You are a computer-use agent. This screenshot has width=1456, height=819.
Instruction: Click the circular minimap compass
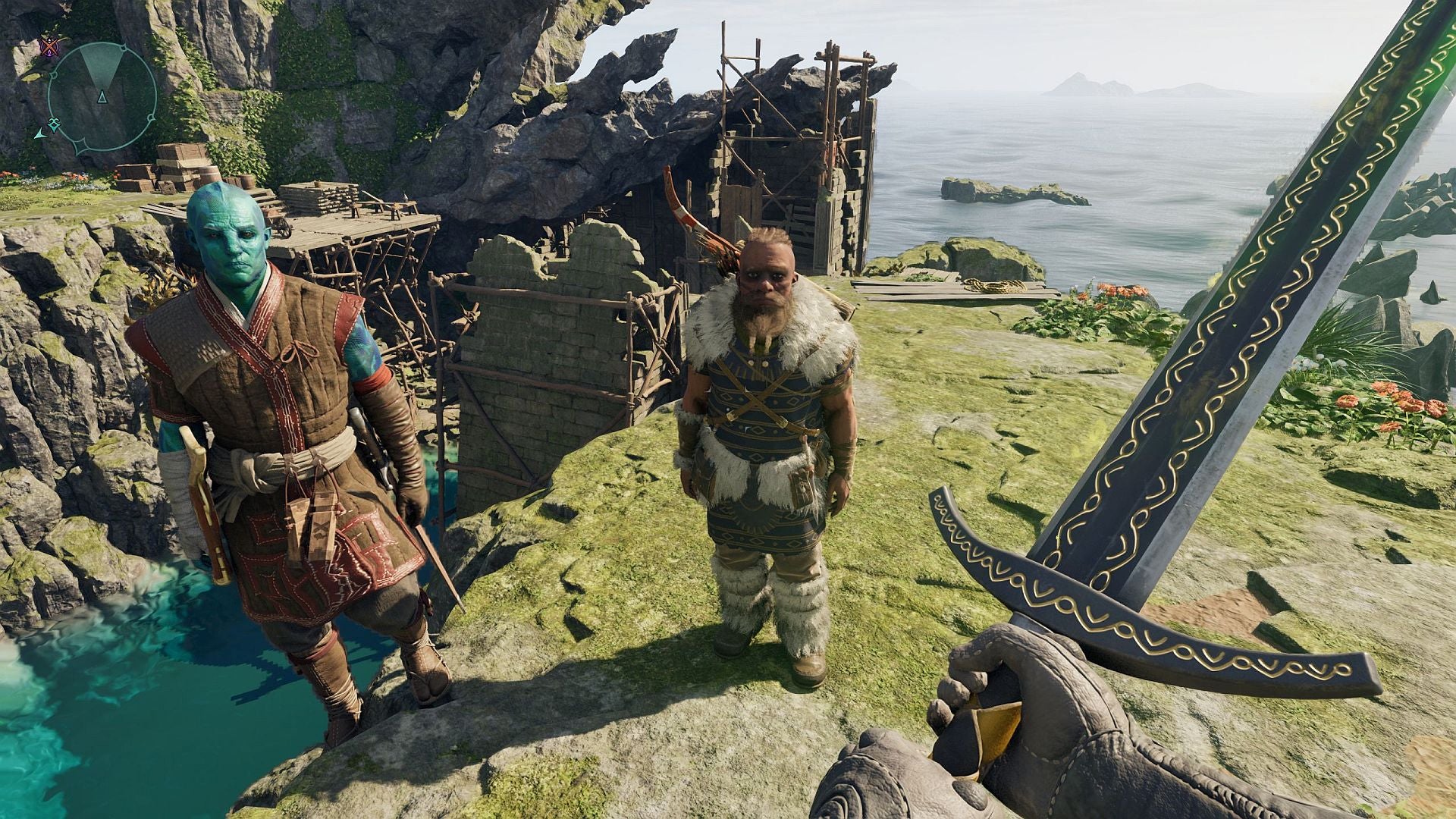point(102,97)
